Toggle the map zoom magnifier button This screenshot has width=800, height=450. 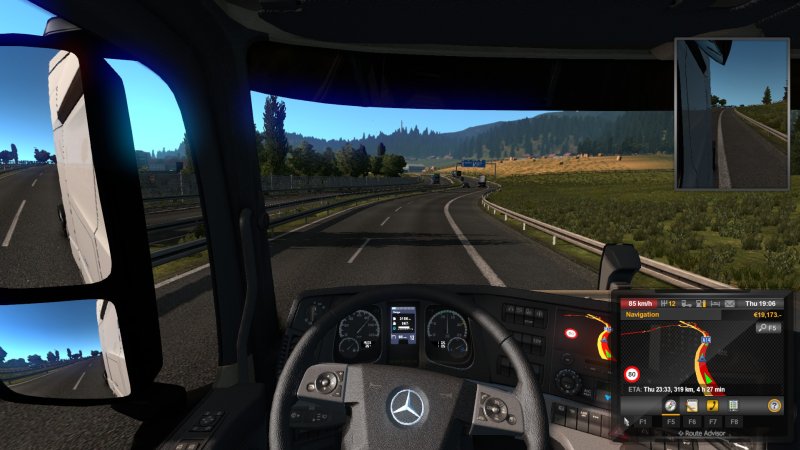point(768,327)
